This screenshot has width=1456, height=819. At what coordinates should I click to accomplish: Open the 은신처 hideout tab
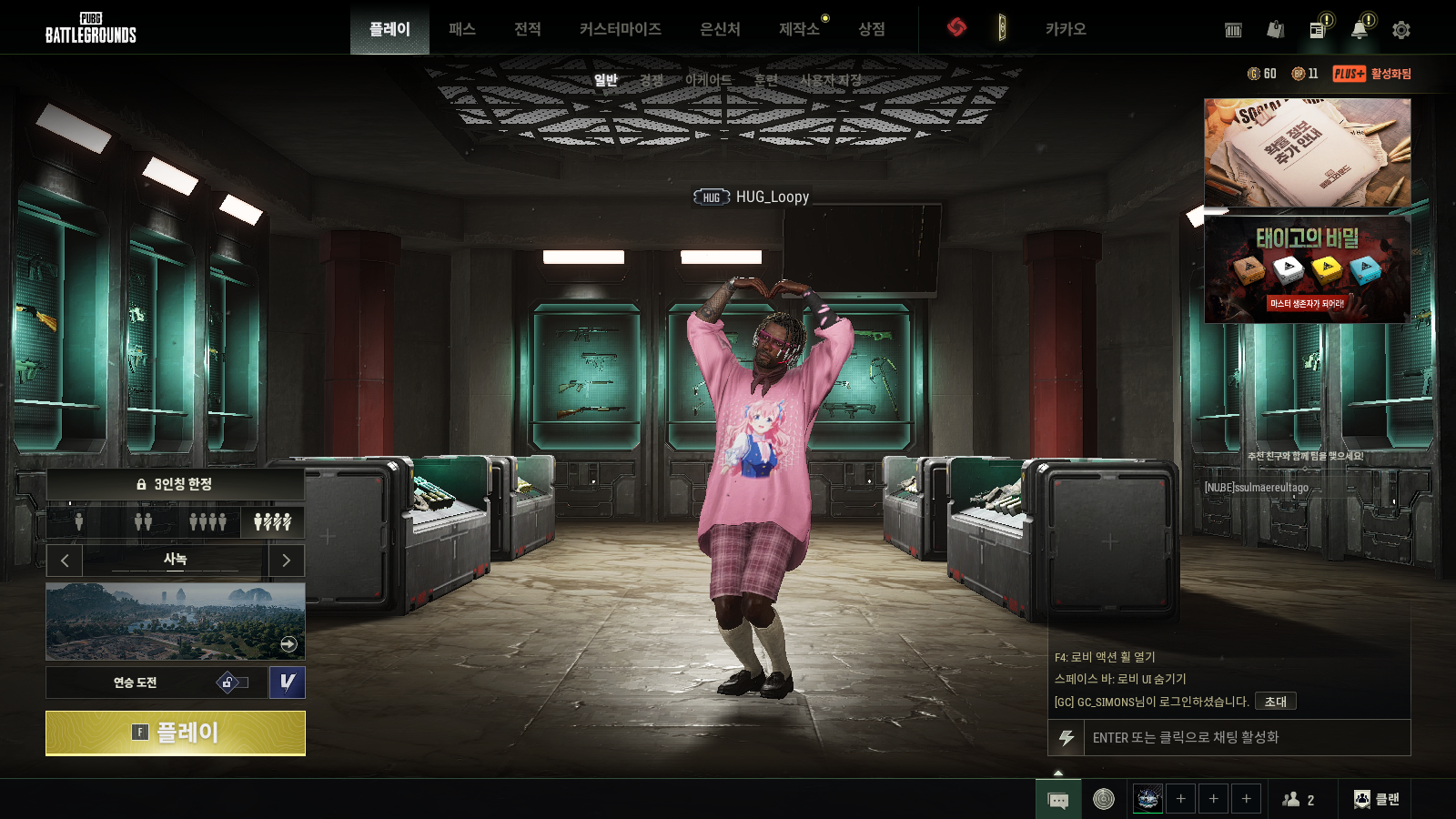(x=720, y=29)
